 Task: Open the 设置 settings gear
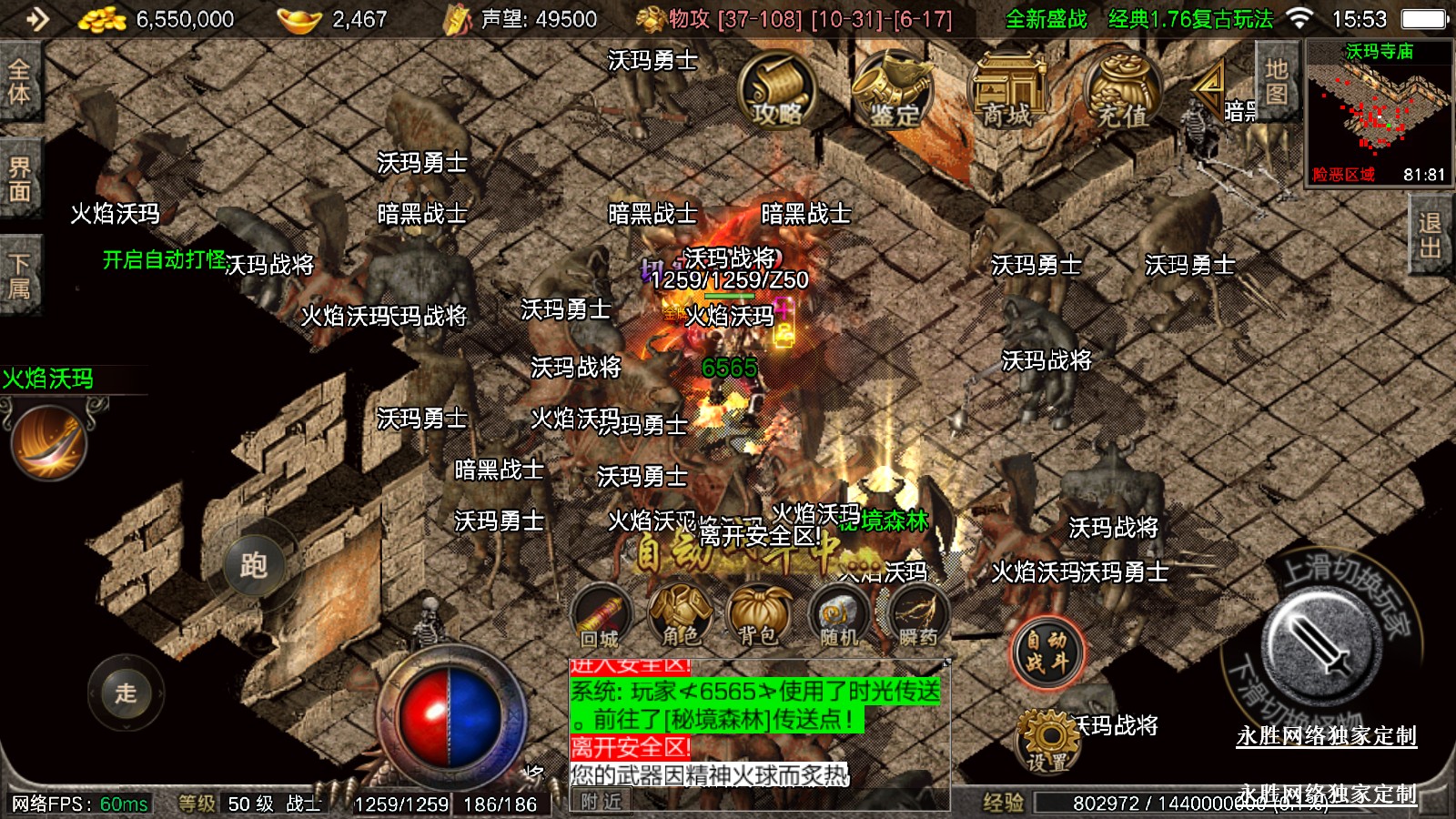click(1047, 740)
